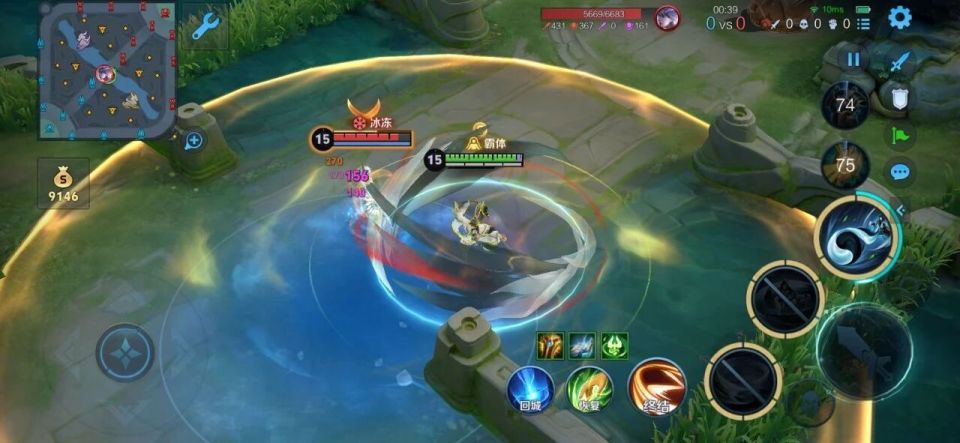This screenshot has height=443, width=960.
Task: Show the scoreboard list icon
Action: point(862,23)
